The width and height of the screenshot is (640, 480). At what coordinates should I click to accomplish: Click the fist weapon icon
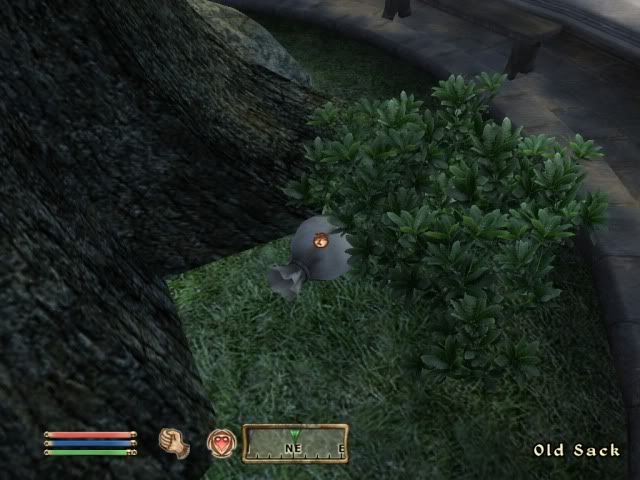174,443
